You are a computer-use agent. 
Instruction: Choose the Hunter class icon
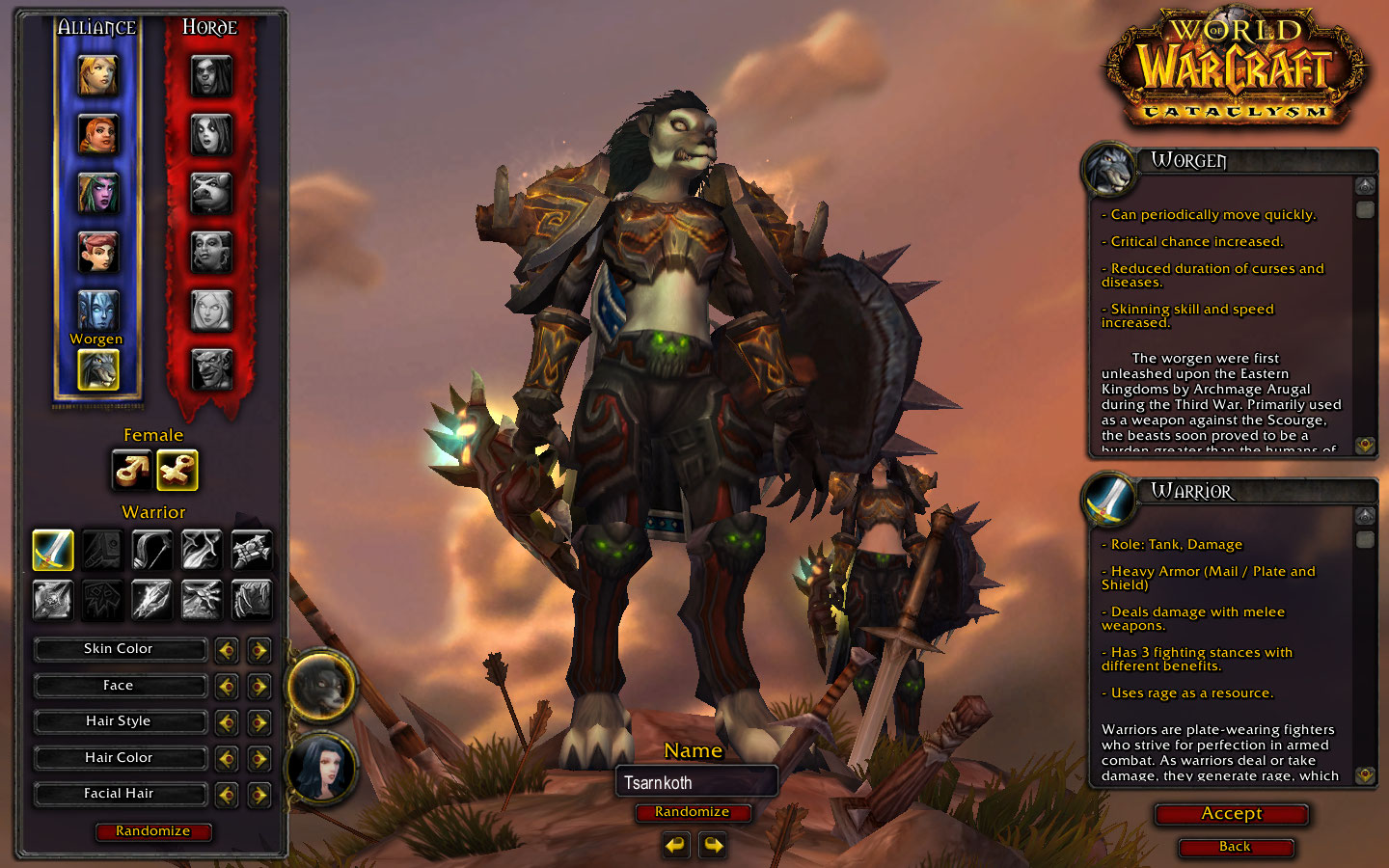click(151, 550)
